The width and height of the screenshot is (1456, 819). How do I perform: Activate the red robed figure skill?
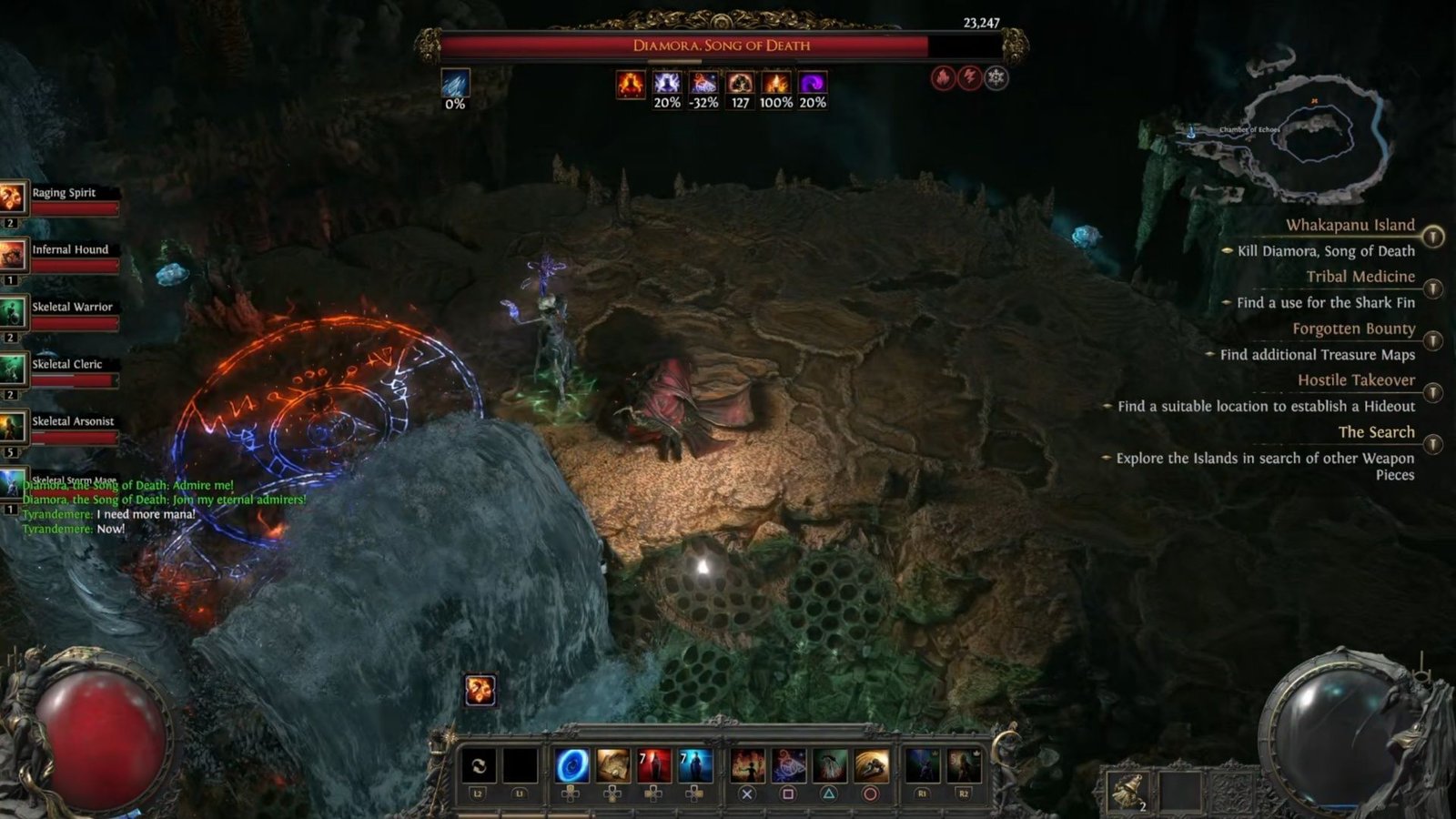[653, 766]
